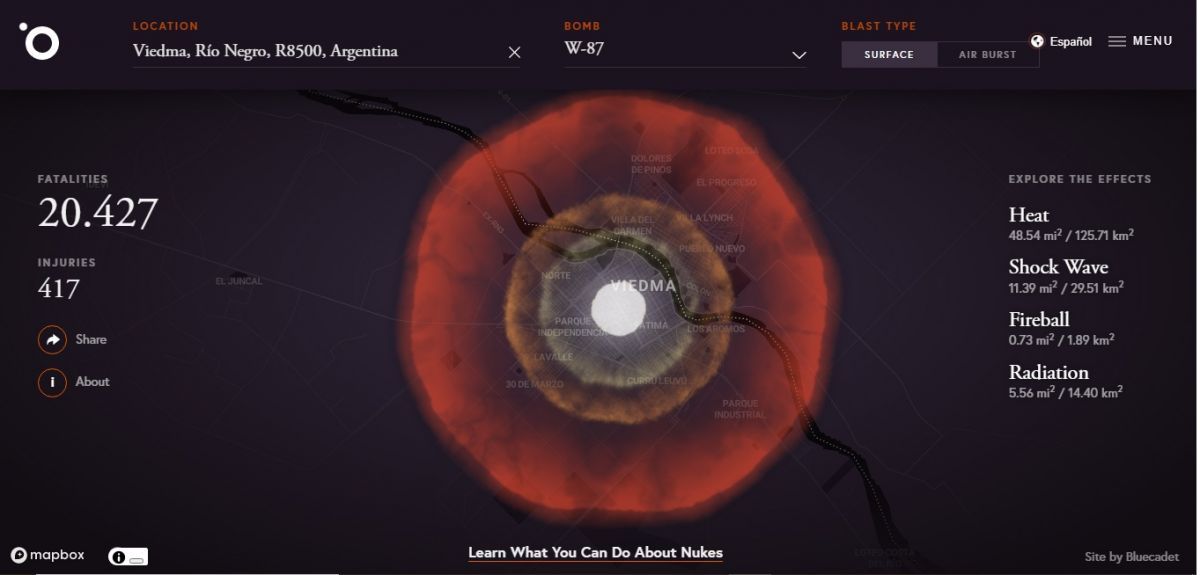This screenshot has height=575, width=1200.
Task: Click the Mapbox logo
Action: [47, 556]
